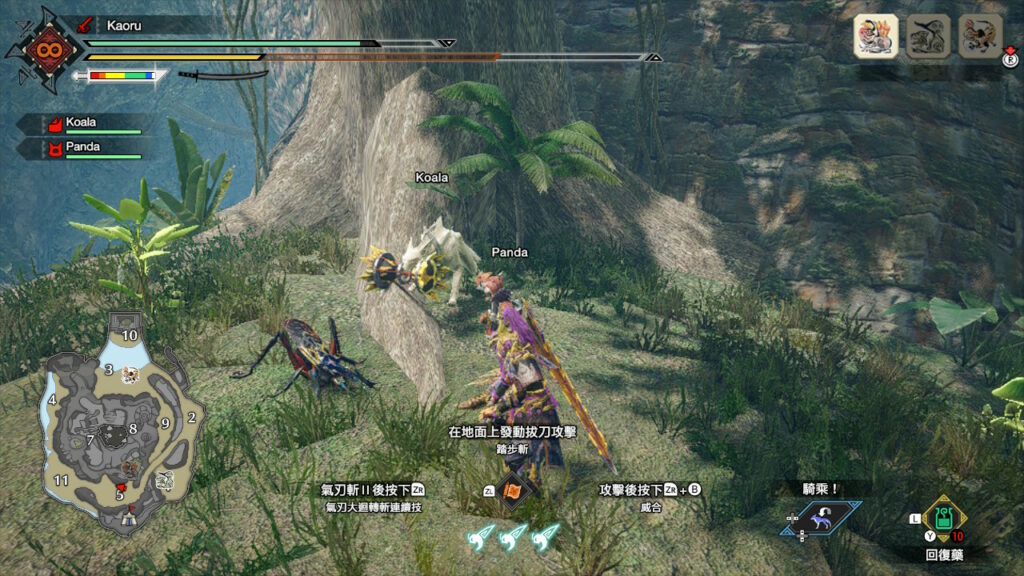Activate the 騎乘 canyne ride icon
Screen dimensions: 1024x576
coord(821,519)
